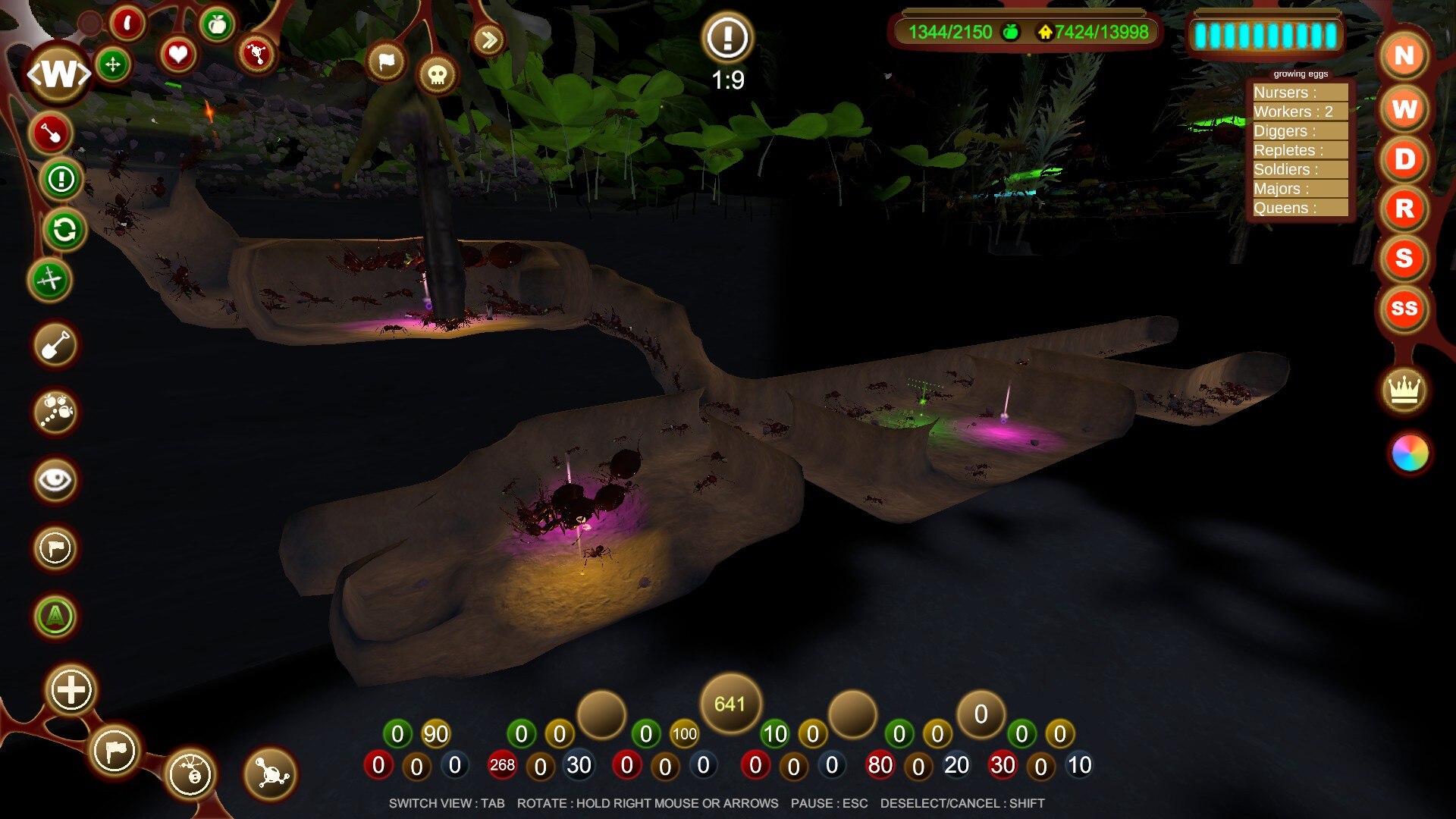Click the green circular refresh arrows icon
1456x819 pixels.
point(64,230)
